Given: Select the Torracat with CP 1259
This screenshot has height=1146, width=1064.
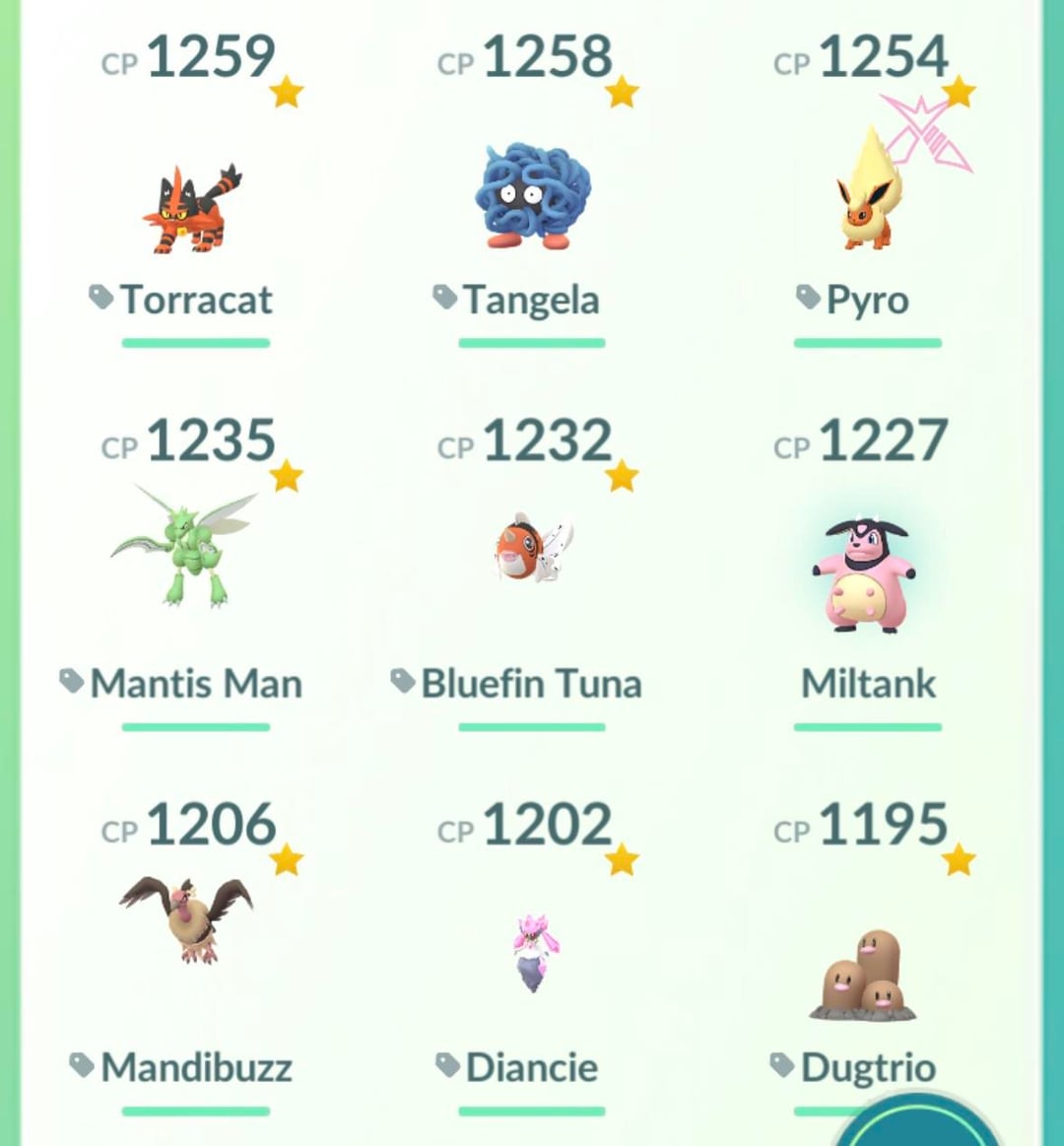Looking at the screenshot, I should 192,208.
